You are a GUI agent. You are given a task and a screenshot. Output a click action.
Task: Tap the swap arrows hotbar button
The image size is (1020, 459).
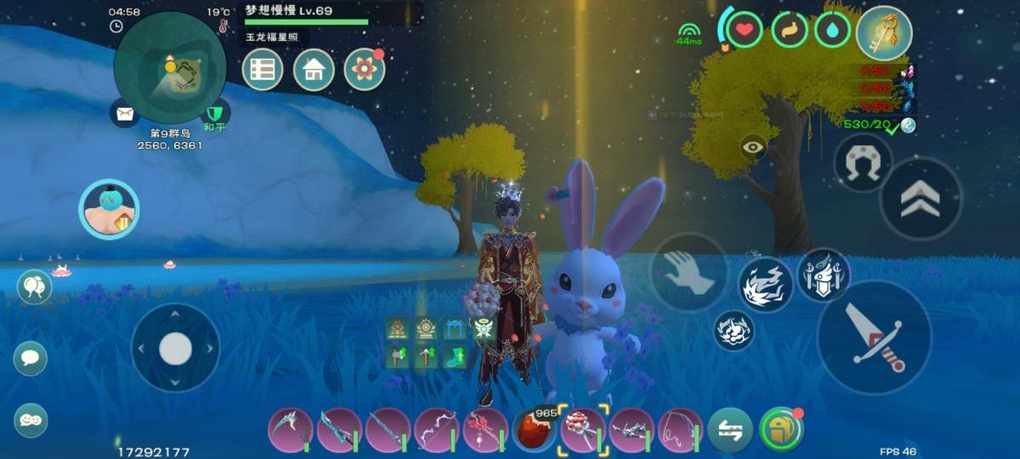731,431
